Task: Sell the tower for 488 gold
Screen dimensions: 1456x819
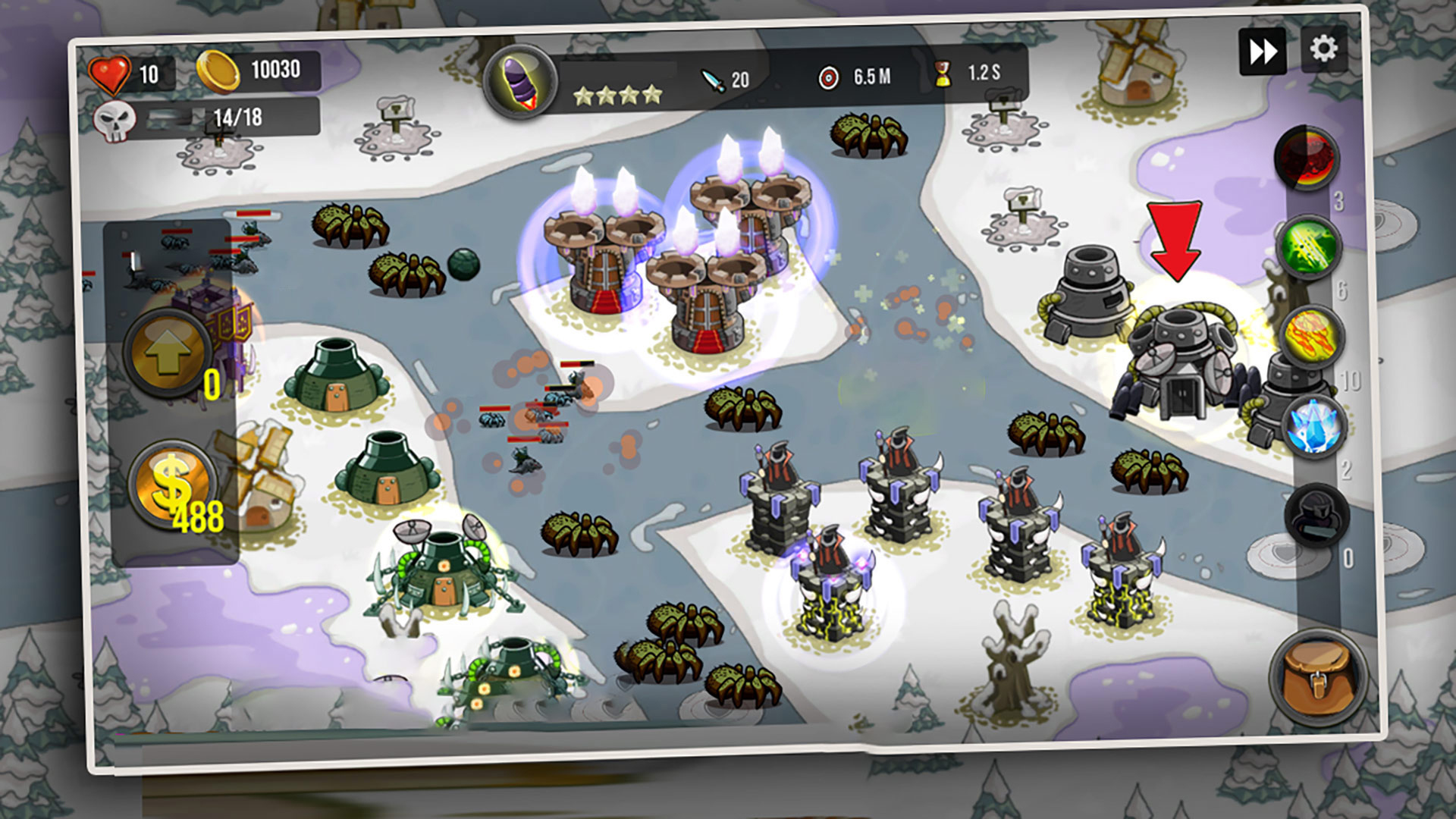Action: point(173,484)
